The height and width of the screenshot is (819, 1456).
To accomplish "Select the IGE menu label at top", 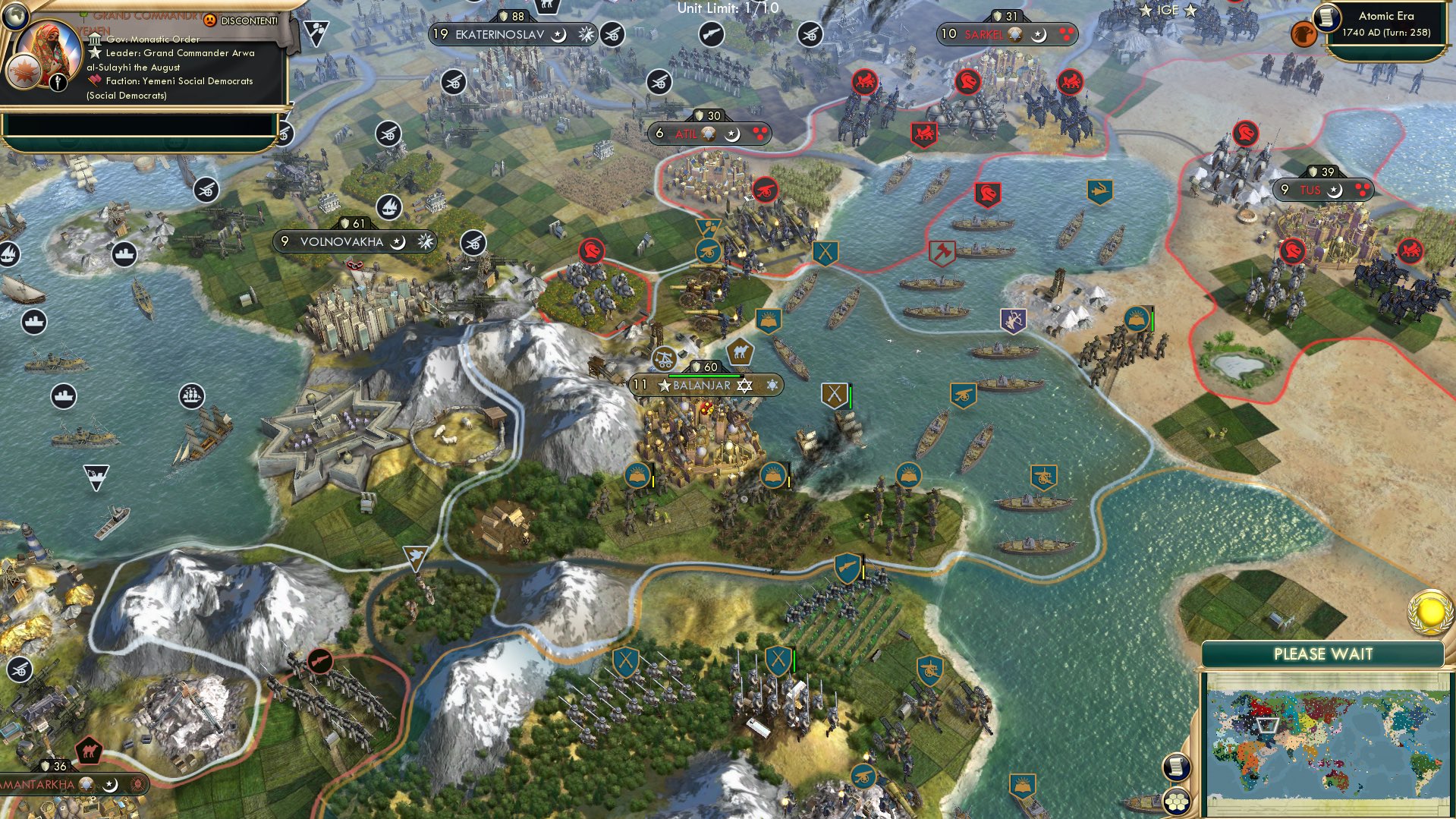I will click(x=1168, y=10).
